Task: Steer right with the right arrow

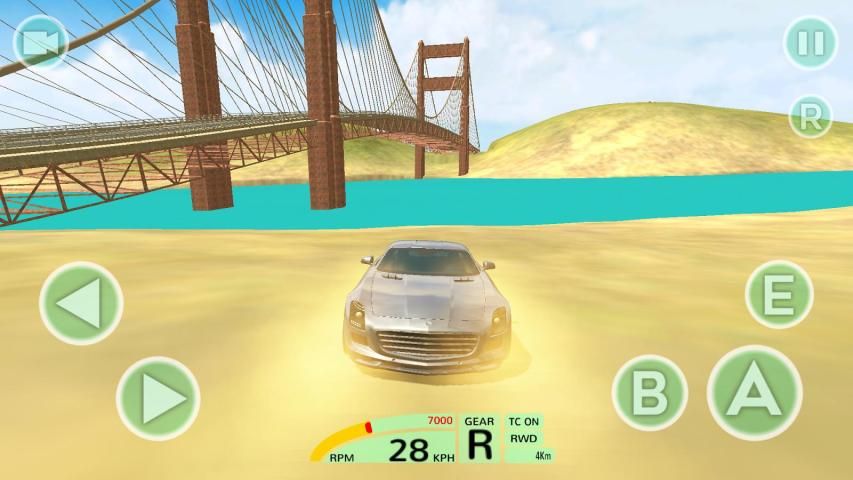Action: (158, 398)
